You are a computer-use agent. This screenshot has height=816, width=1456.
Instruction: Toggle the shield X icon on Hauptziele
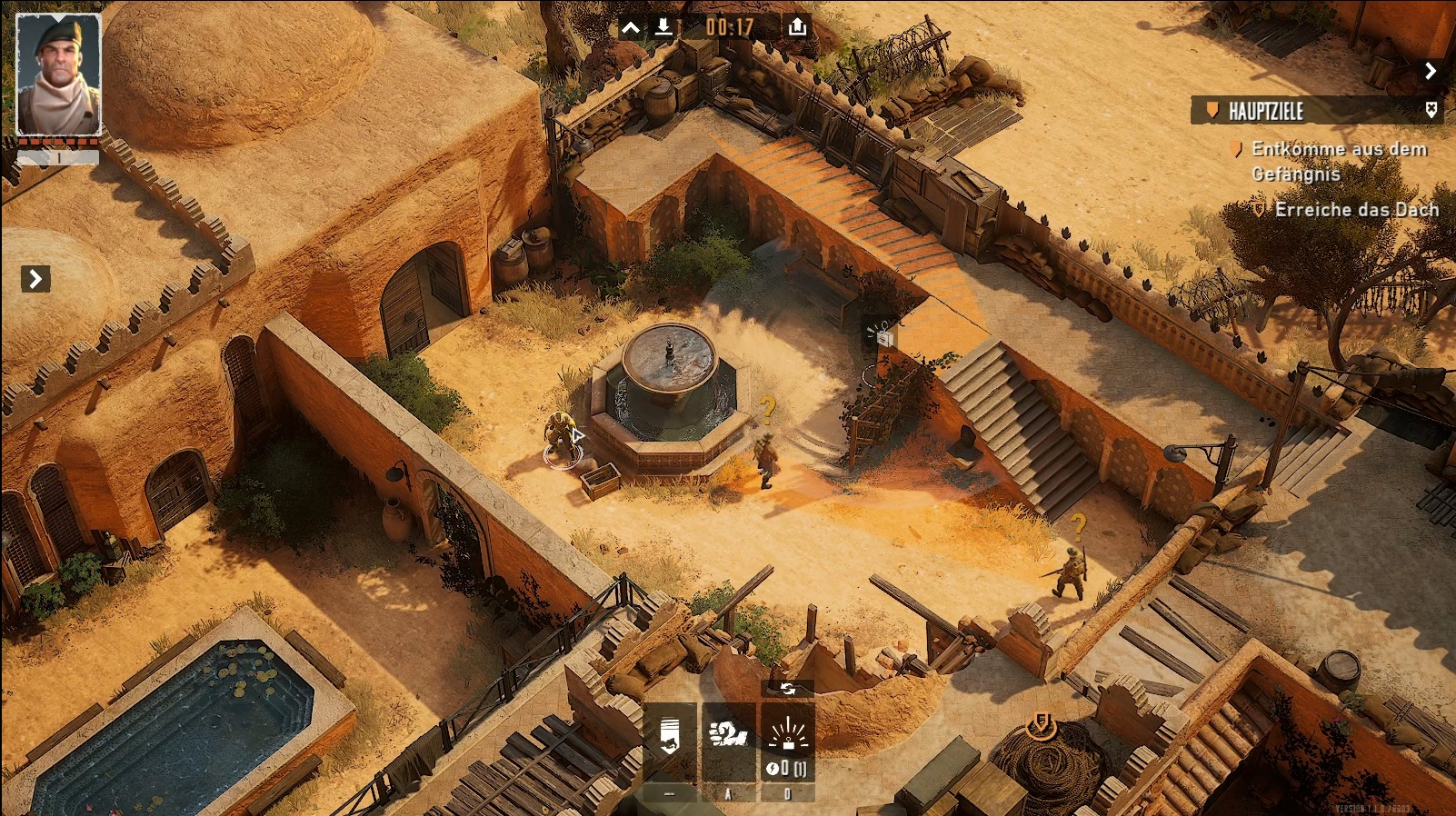pyautogui.click(x=1431, y=110)
